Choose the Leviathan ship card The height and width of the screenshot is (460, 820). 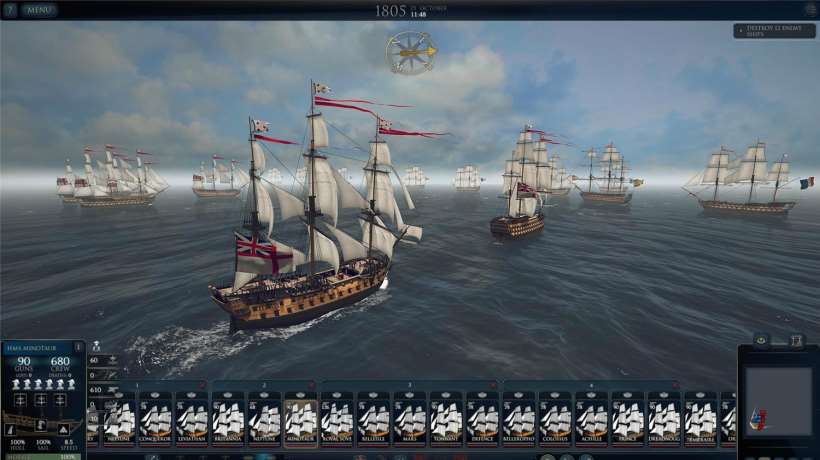[192, 418]
